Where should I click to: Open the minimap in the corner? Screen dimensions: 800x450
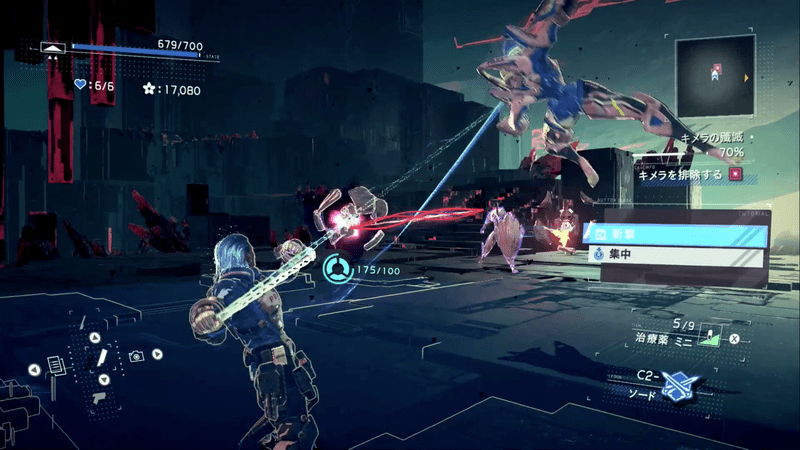click(715, 75)
